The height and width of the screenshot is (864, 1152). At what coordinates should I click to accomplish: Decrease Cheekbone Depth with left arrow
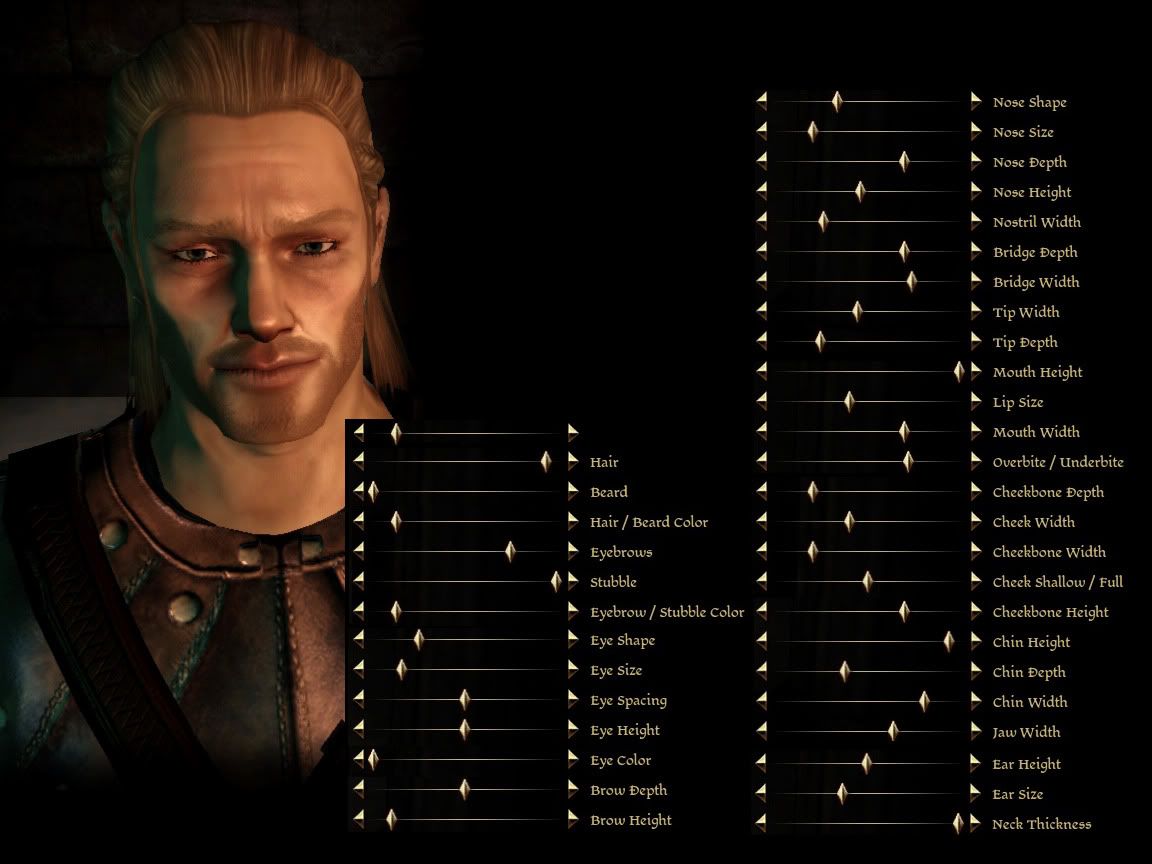[761, 491]
